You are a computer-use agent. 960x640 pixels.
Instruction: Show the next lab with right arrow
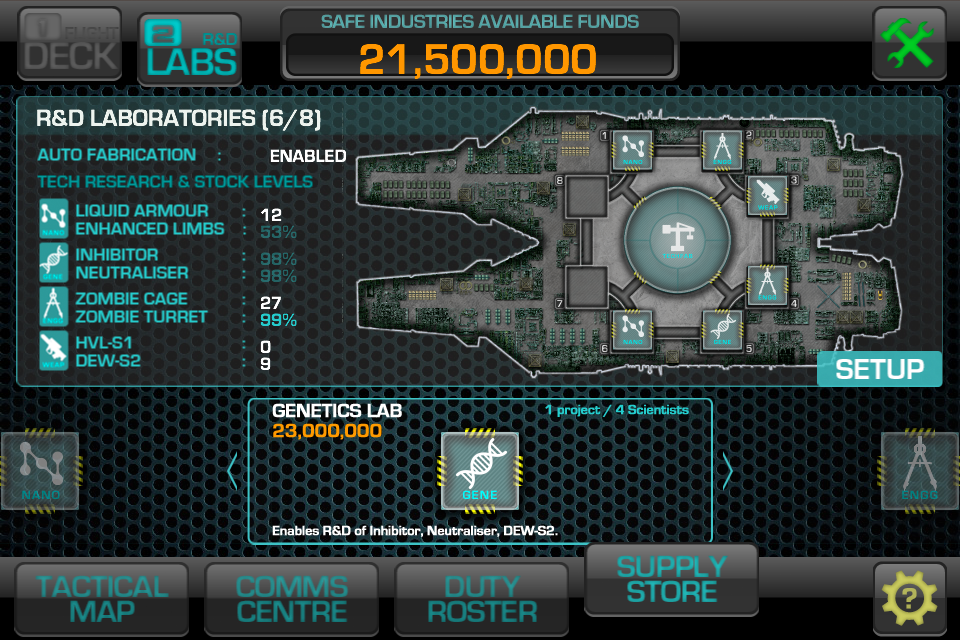pos(727,471)
